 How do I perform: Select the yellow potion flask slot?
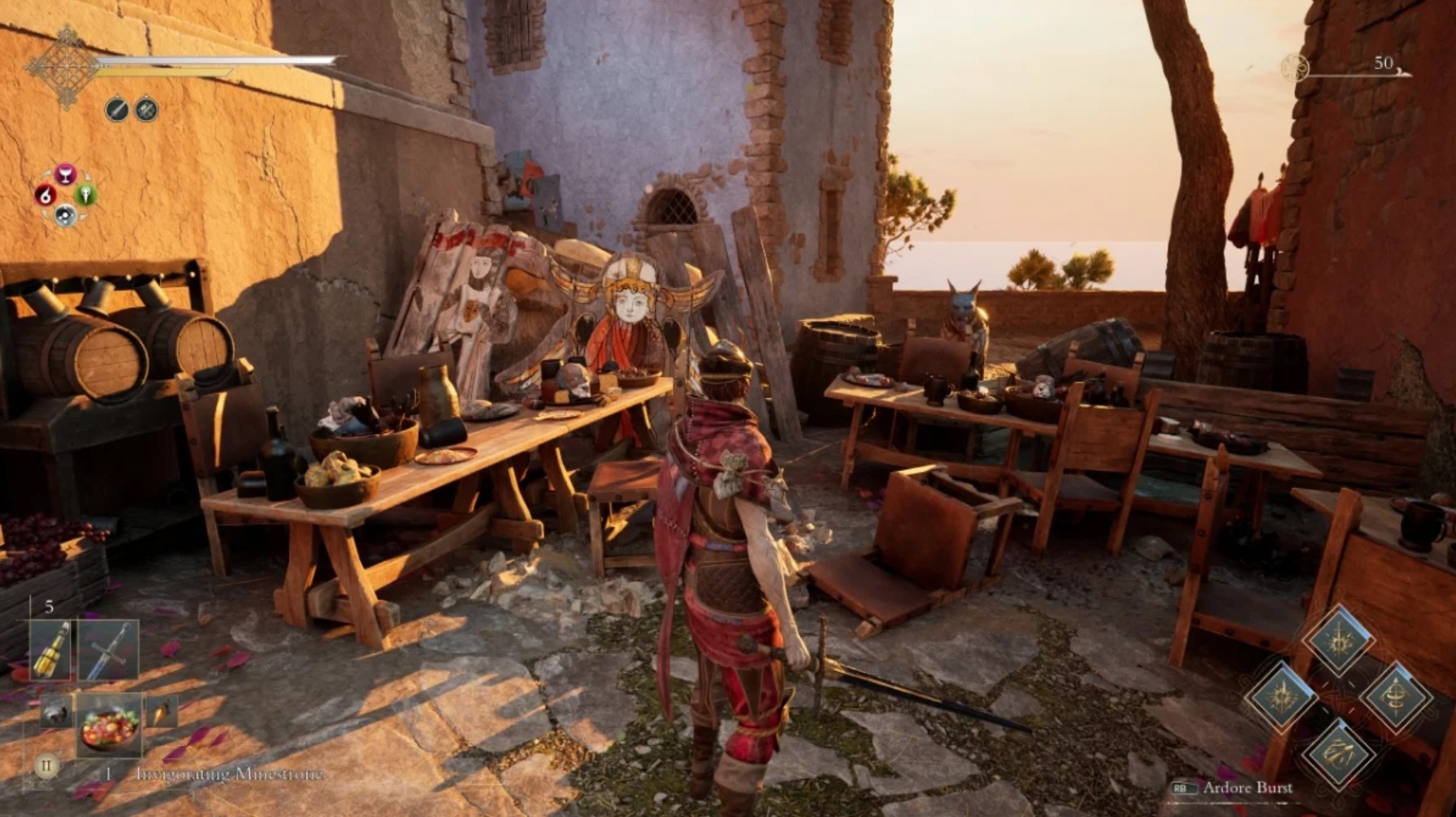(x=50, y=649)
